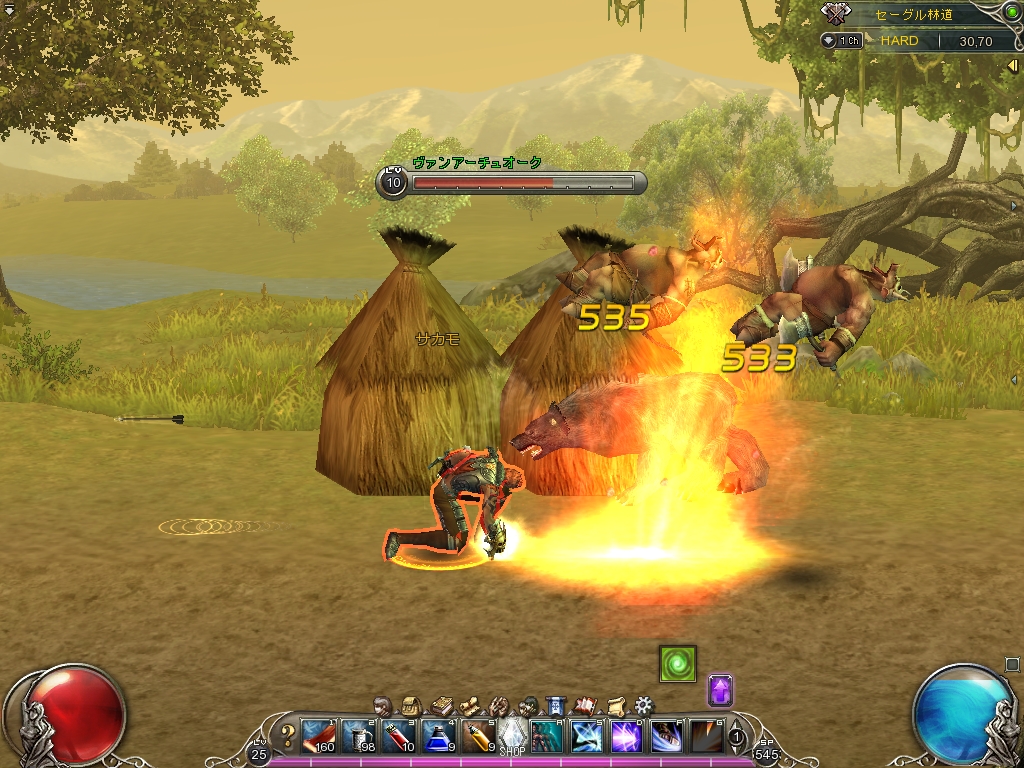Open the settings gear icon
The width and height of the screenshot is (1024, 768).
pyautogui.click(x=644, y=705)
